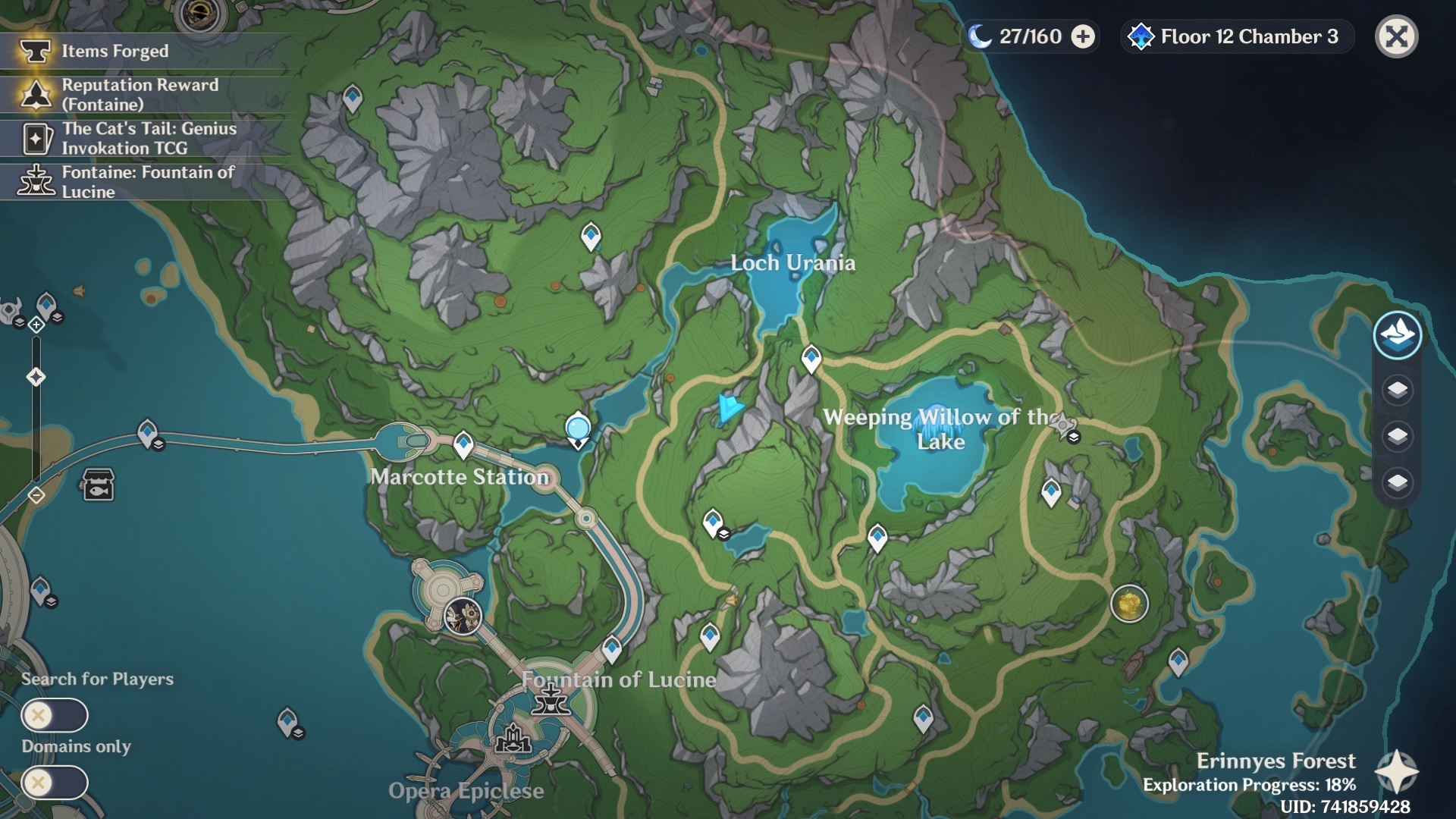Click the map zoom slider handle

pyautogui.click(x=36, y=377)
